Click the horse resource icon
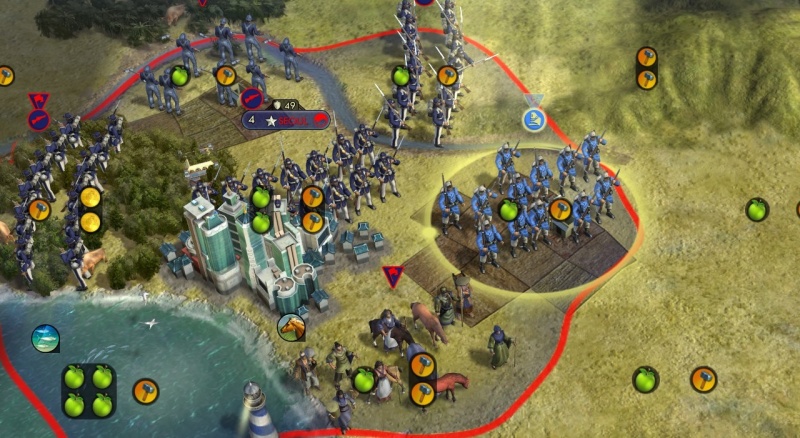The image size is (800, 438). (x=291, y=325)
